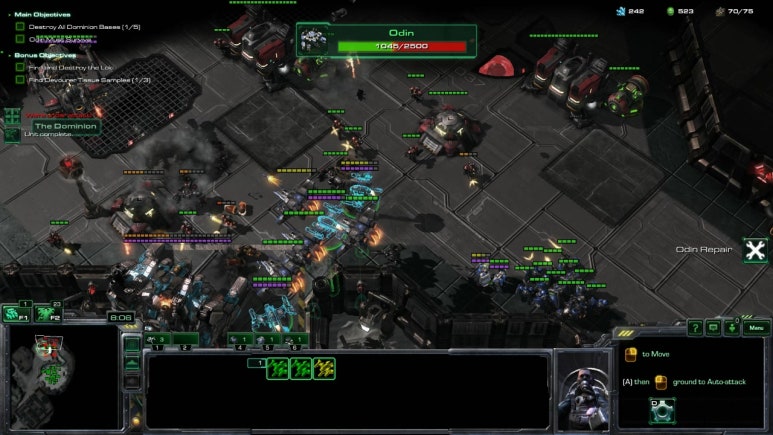Viewport: 773px width, 435px height.
Task: Select control group 4
Action: click(x=241, y=341)
